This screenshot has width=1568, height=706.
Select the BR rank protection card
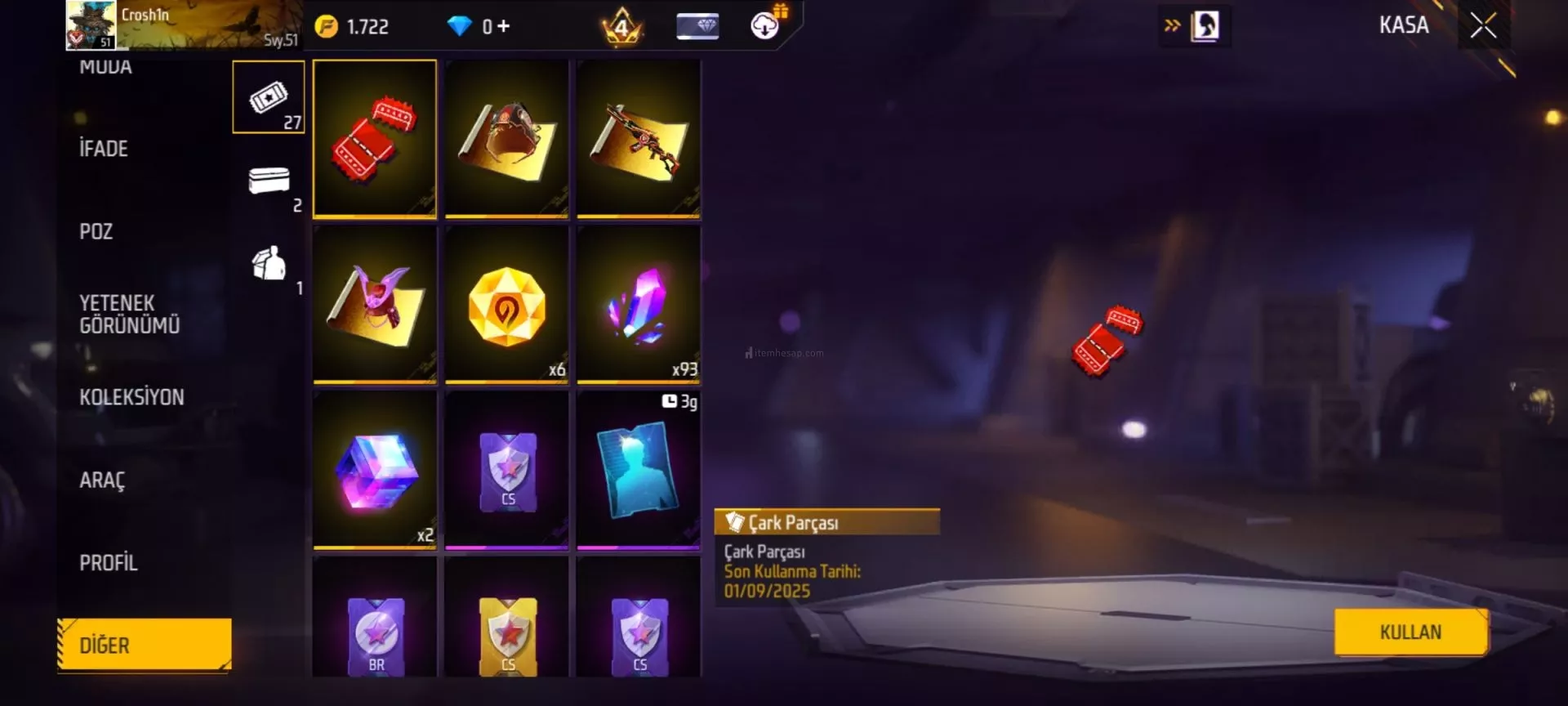coord(376,633)
